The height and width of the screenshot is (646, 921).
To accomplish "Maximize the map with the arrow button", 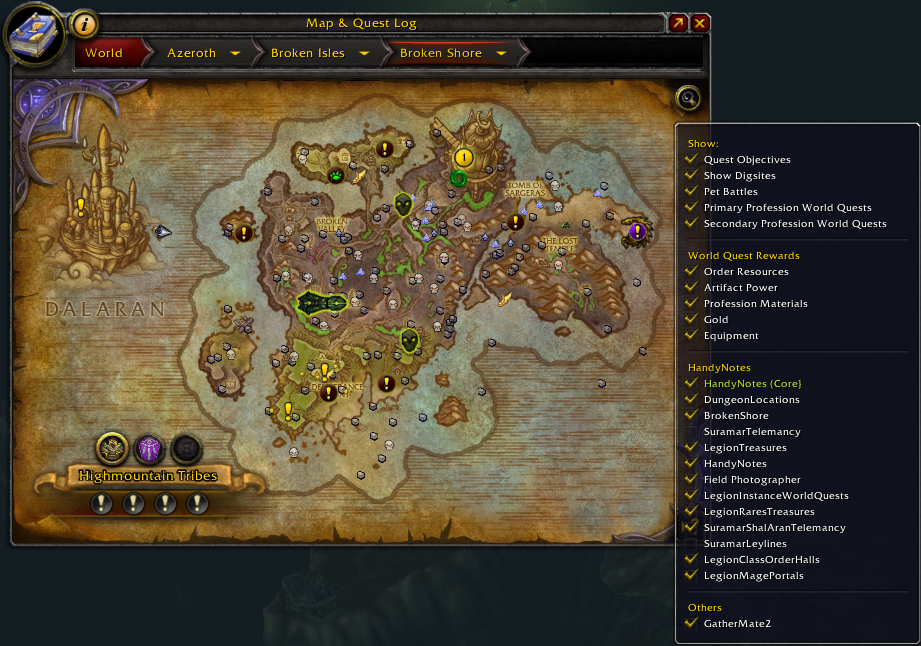I will (x=678, y=23).
